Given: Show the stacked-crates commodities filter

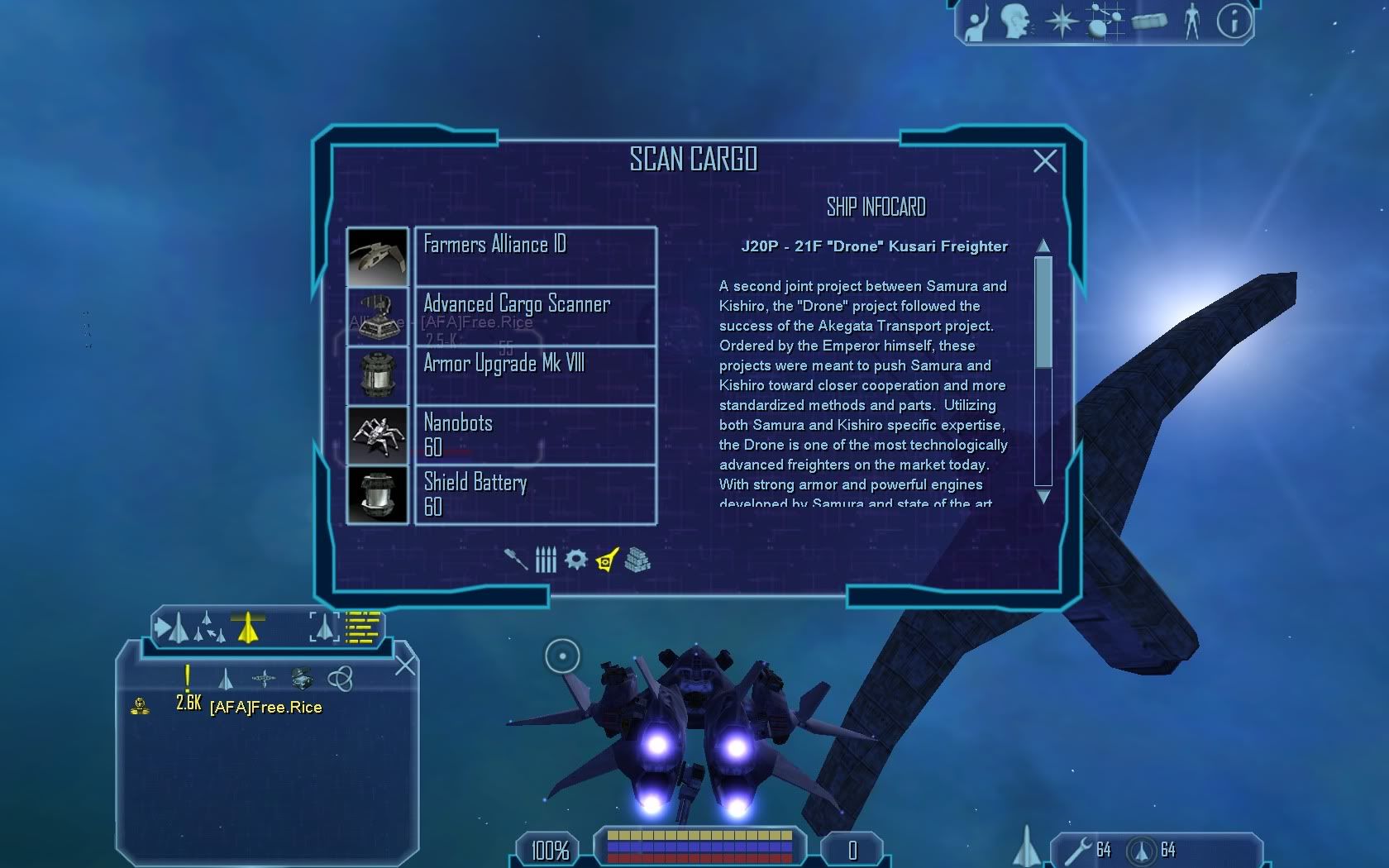Looking at the screenshot, I should [637, 560].
